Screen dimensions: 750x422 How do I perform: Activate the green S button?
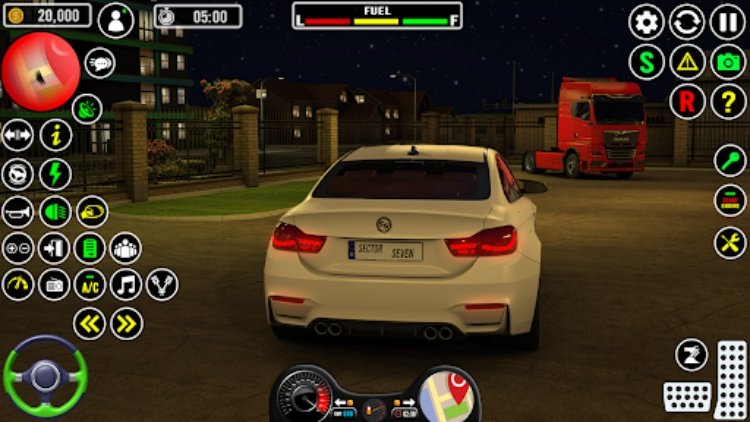[646, 62]
